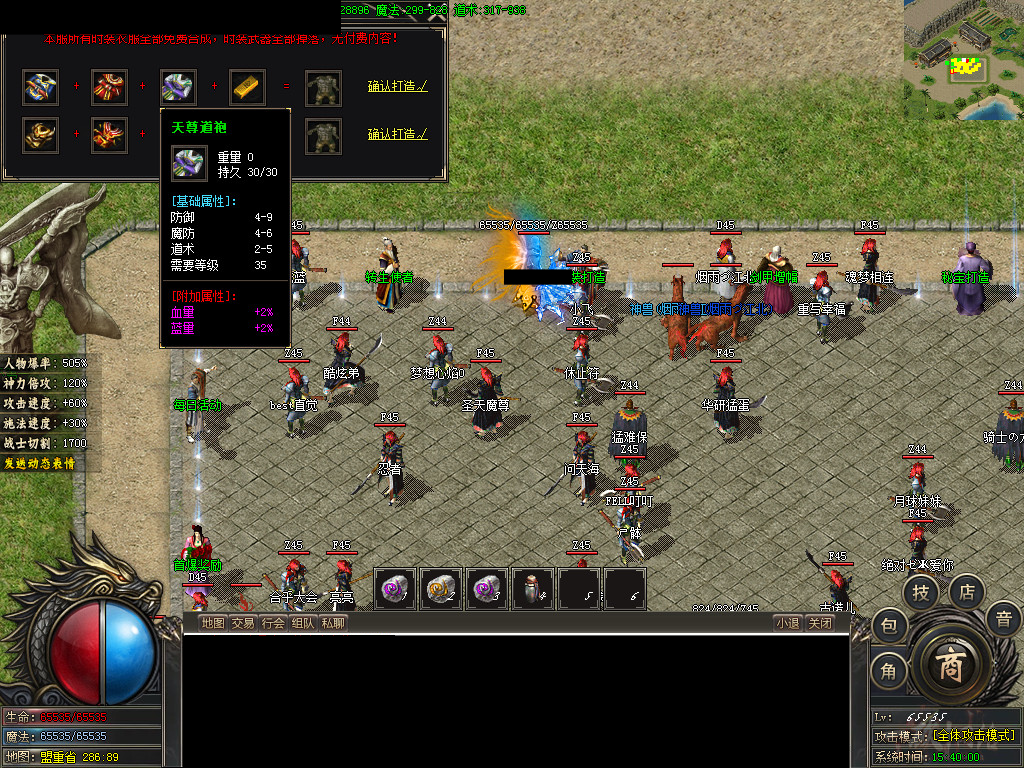Toggle the 音 sound button
Image resolution: width=1024 pixels, height=768 pixels.
coord(1003,619)
